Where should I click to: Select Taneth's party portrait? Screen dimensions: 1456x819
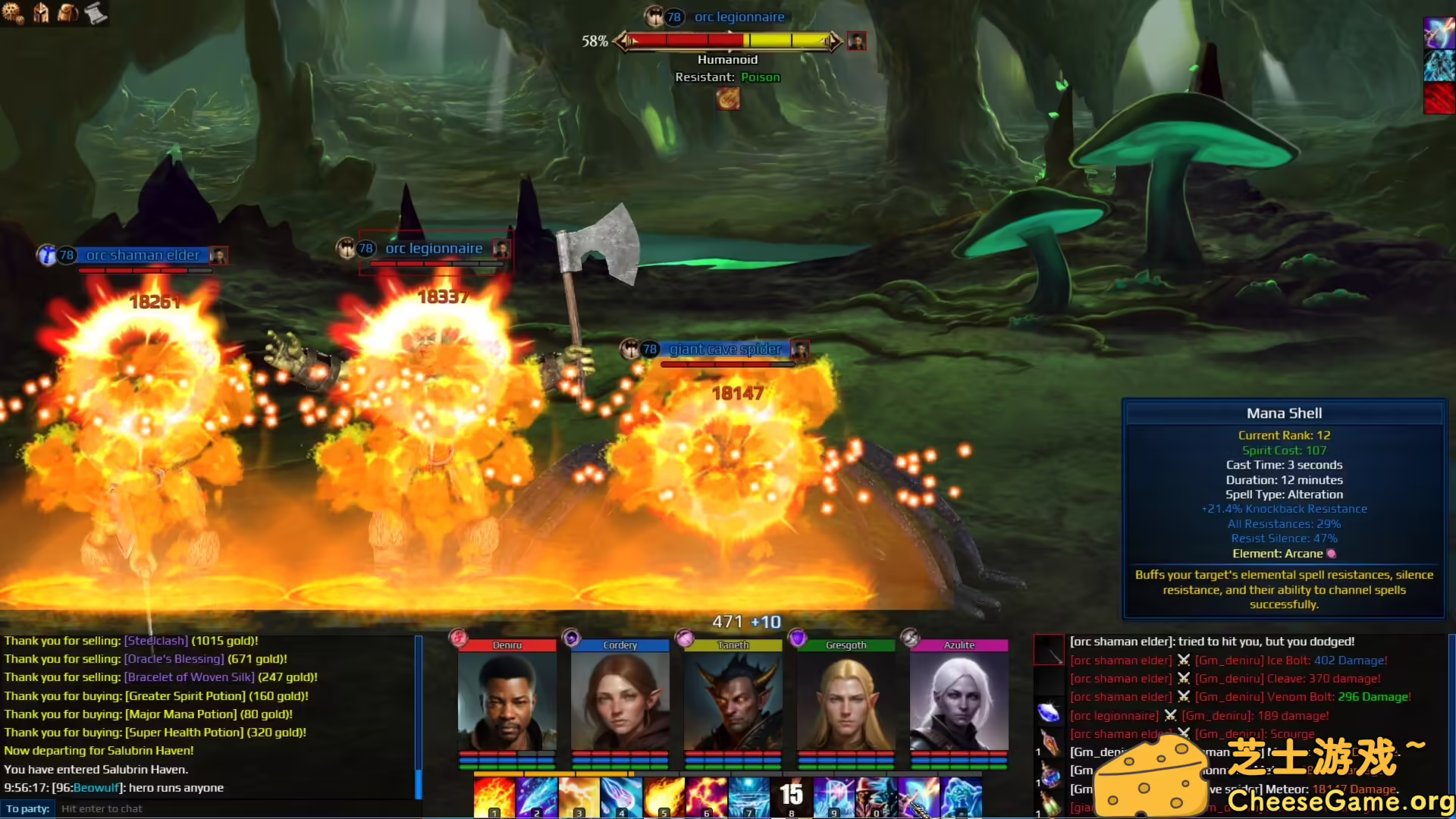(733, 701)
